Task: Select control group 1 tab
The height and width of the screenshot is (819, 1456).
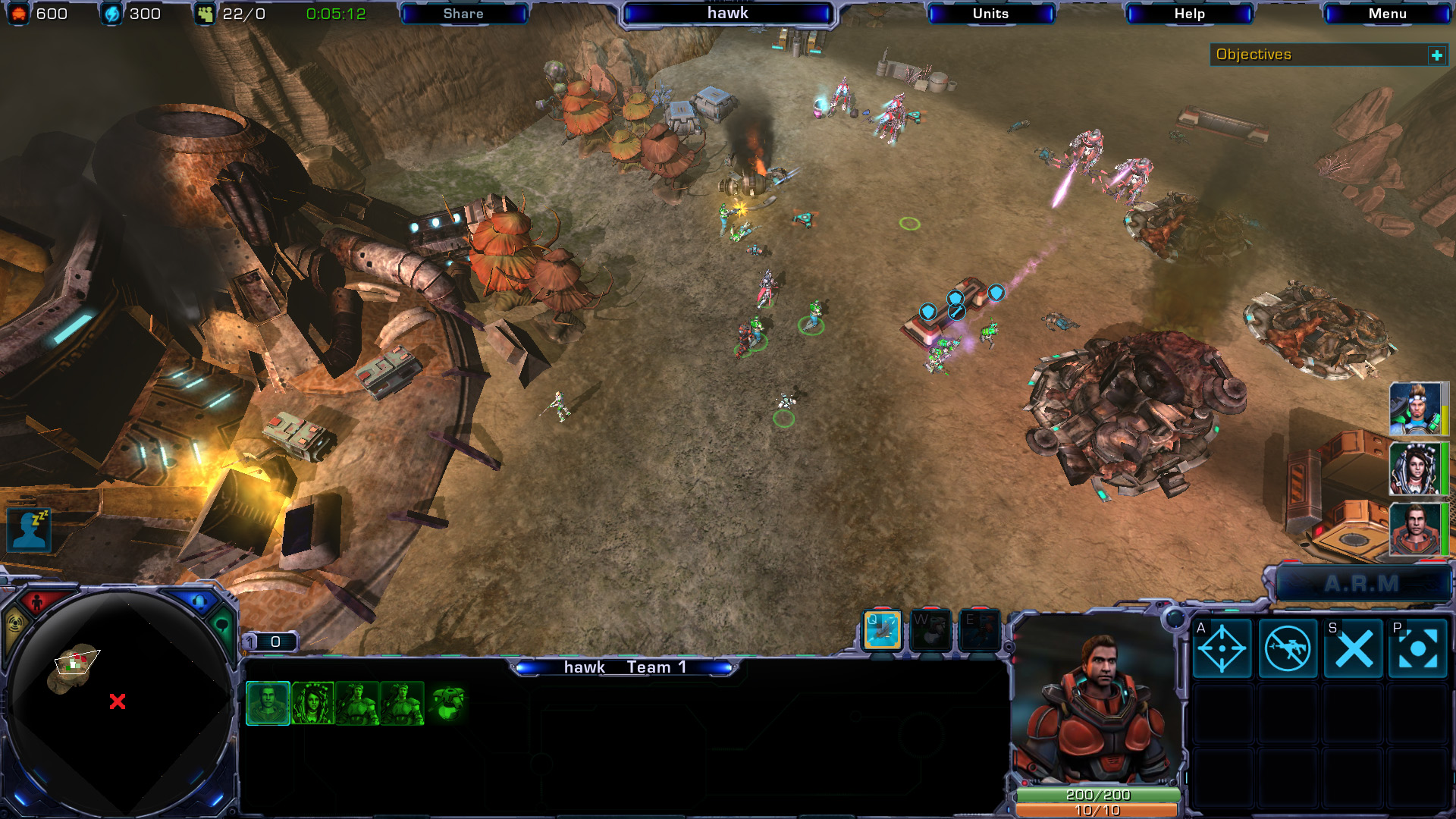Action: click(269, 642)
